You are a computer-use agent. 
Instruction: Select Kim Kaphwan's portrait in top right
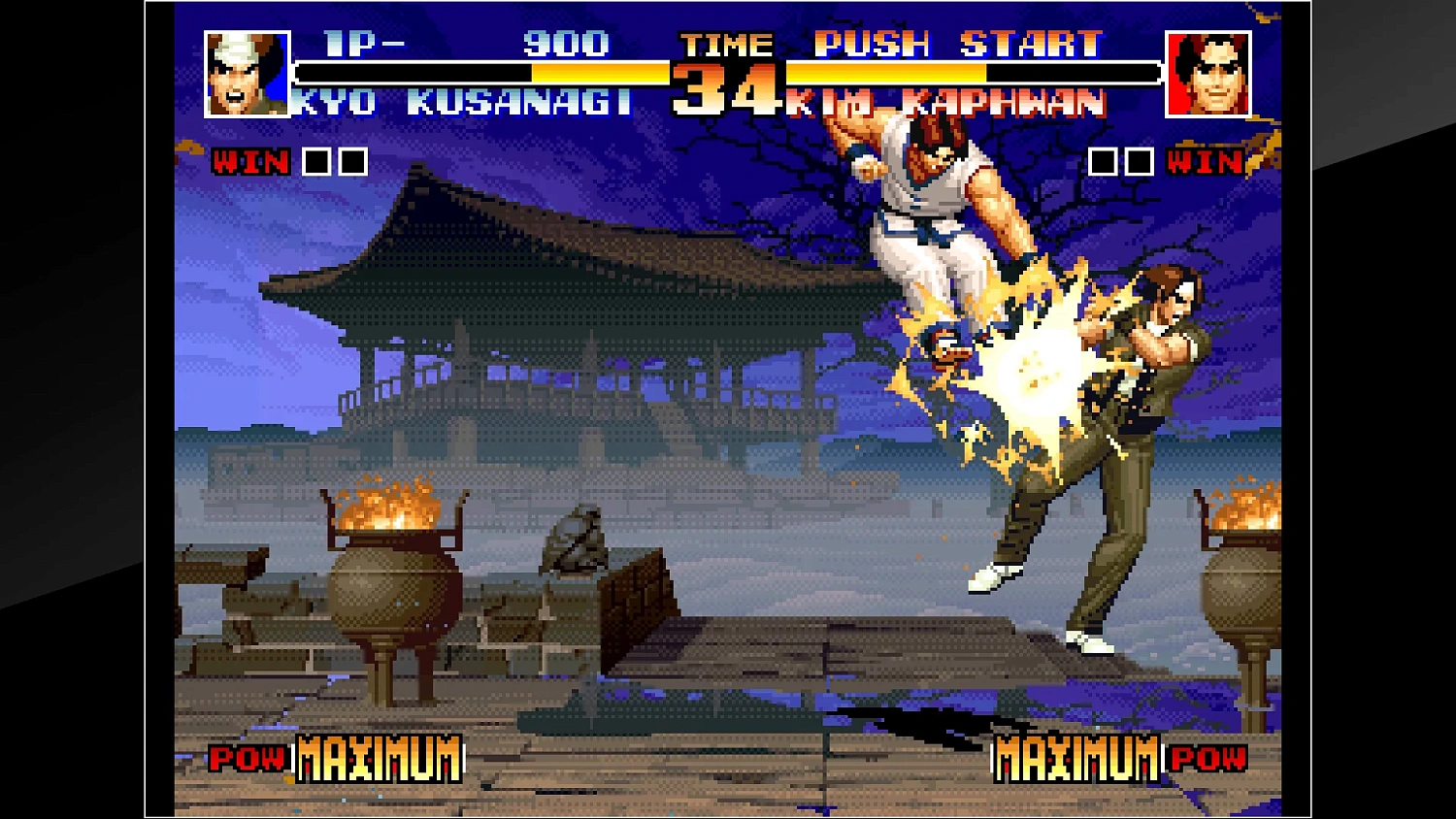point(1208,73)
